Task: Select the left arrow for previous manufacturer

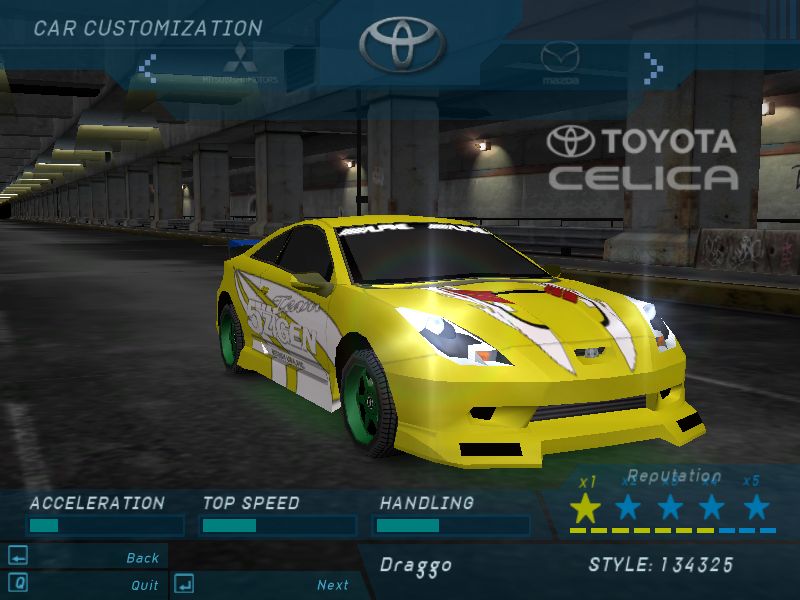Action: pos(148,68)
